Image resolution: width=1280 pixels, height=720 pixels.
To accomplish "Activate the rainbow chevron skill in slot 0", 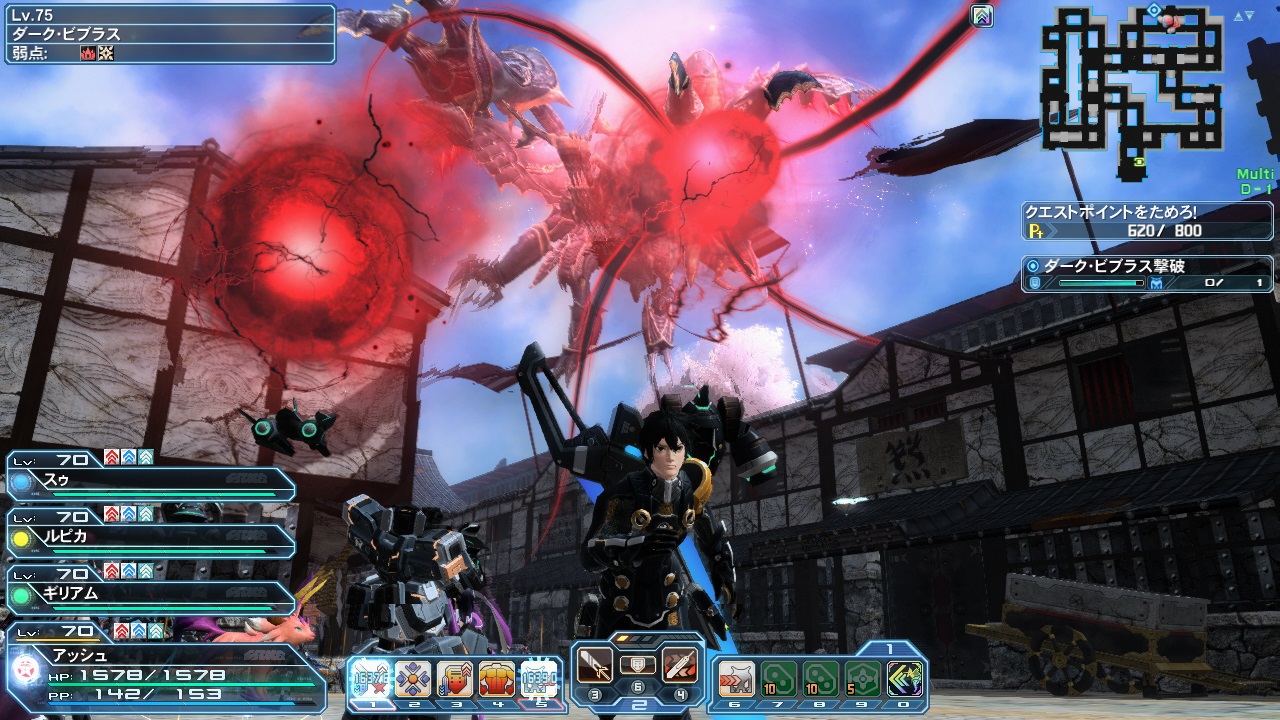I will [905, 679].
